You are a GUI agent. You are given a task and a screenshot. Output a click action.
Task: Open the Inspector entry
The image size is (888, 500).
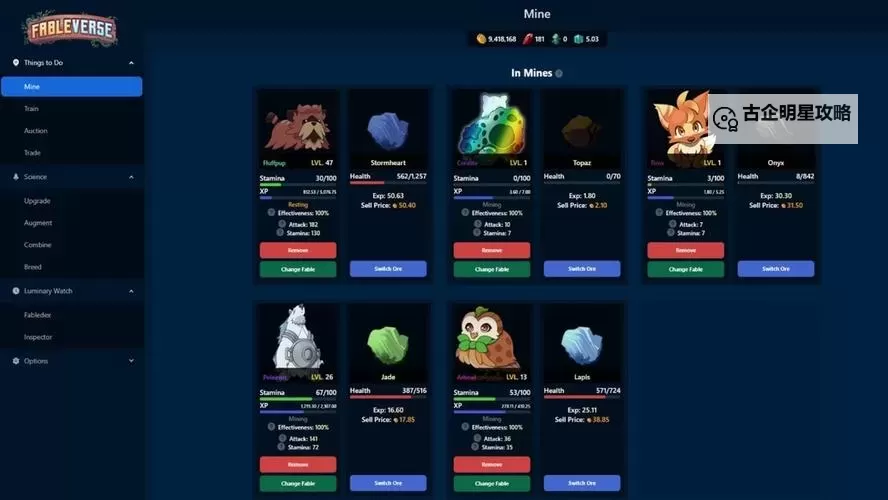click(x=38, y=337)
